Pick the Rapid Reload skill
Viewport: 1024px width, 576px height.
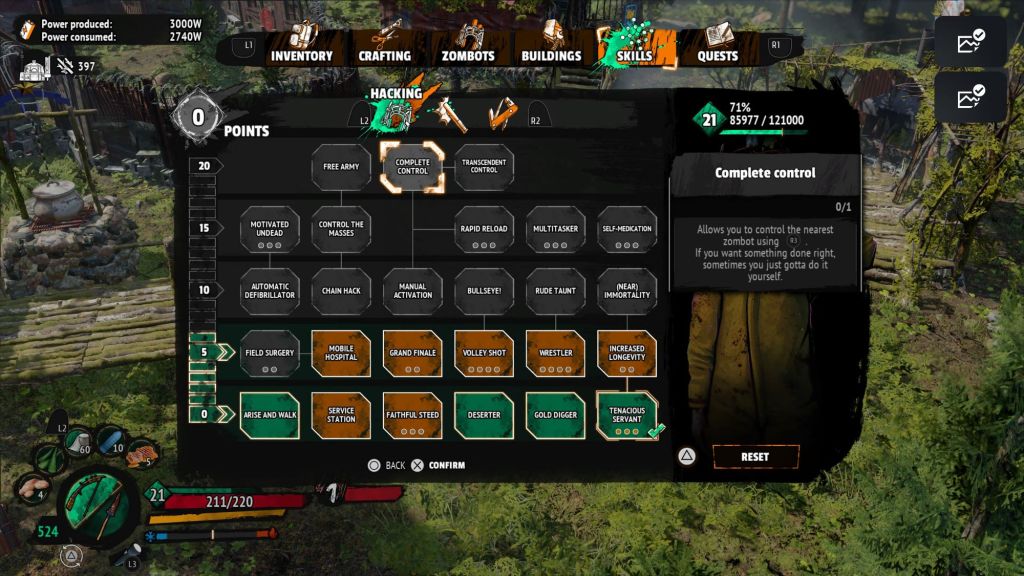[484, 229]
